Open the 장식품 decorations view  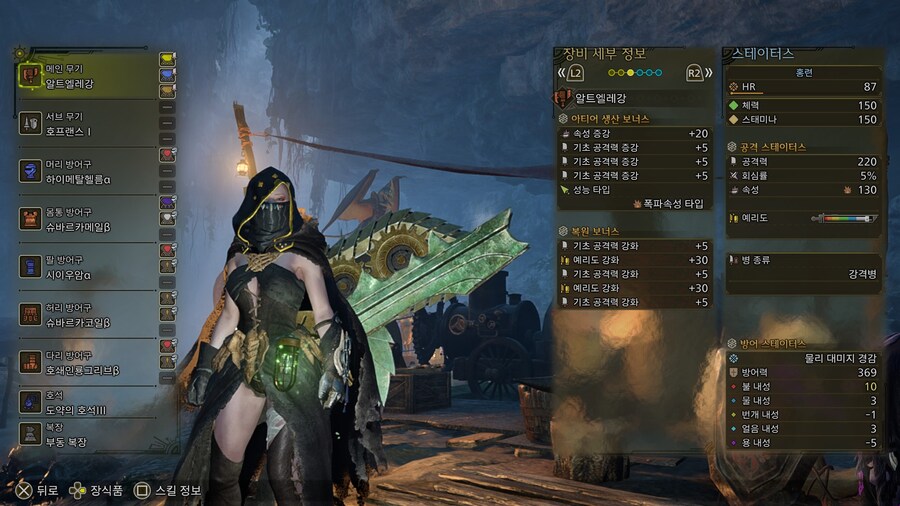coord(96,490)
